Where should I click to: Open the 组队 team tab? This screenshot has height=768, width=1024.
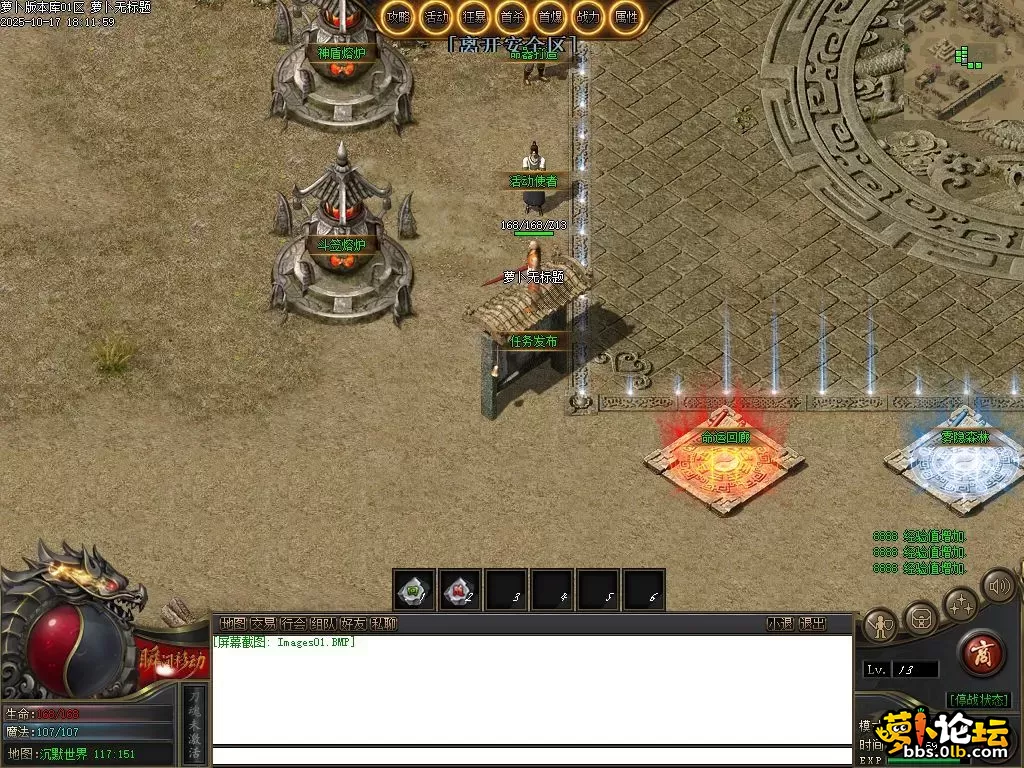click(323, 624)
